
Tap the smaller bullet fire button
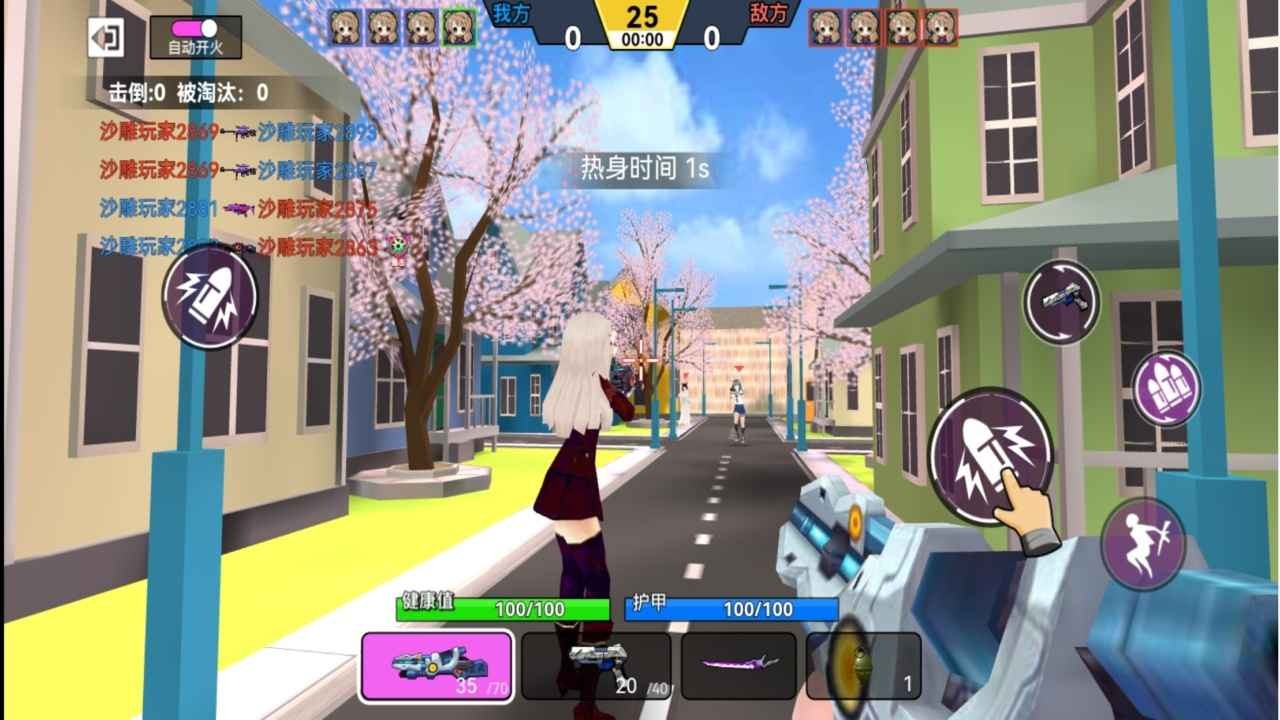click(x=210, y=296)
